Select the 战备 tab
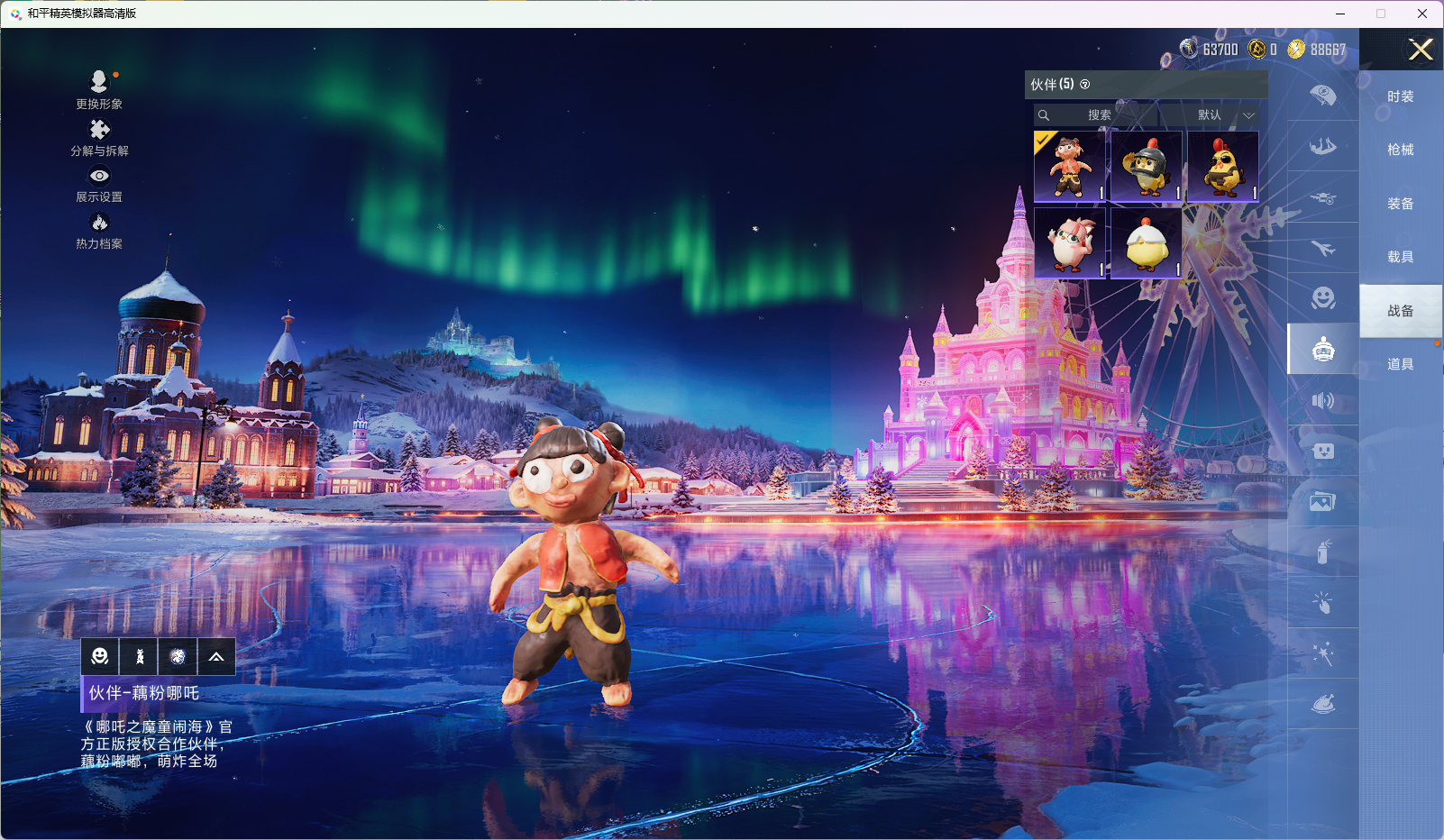This screenshot has width=1444, height=840. (1400, 311)
